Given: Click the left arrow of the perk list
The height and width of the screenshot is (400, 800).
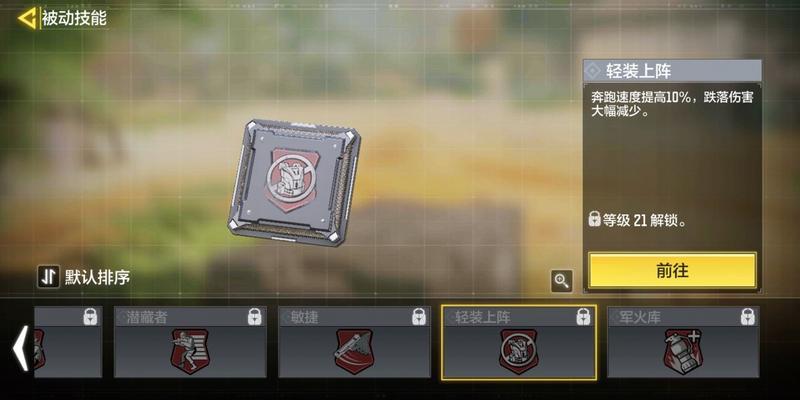Looking at the screenshot, I should (17, 348).
